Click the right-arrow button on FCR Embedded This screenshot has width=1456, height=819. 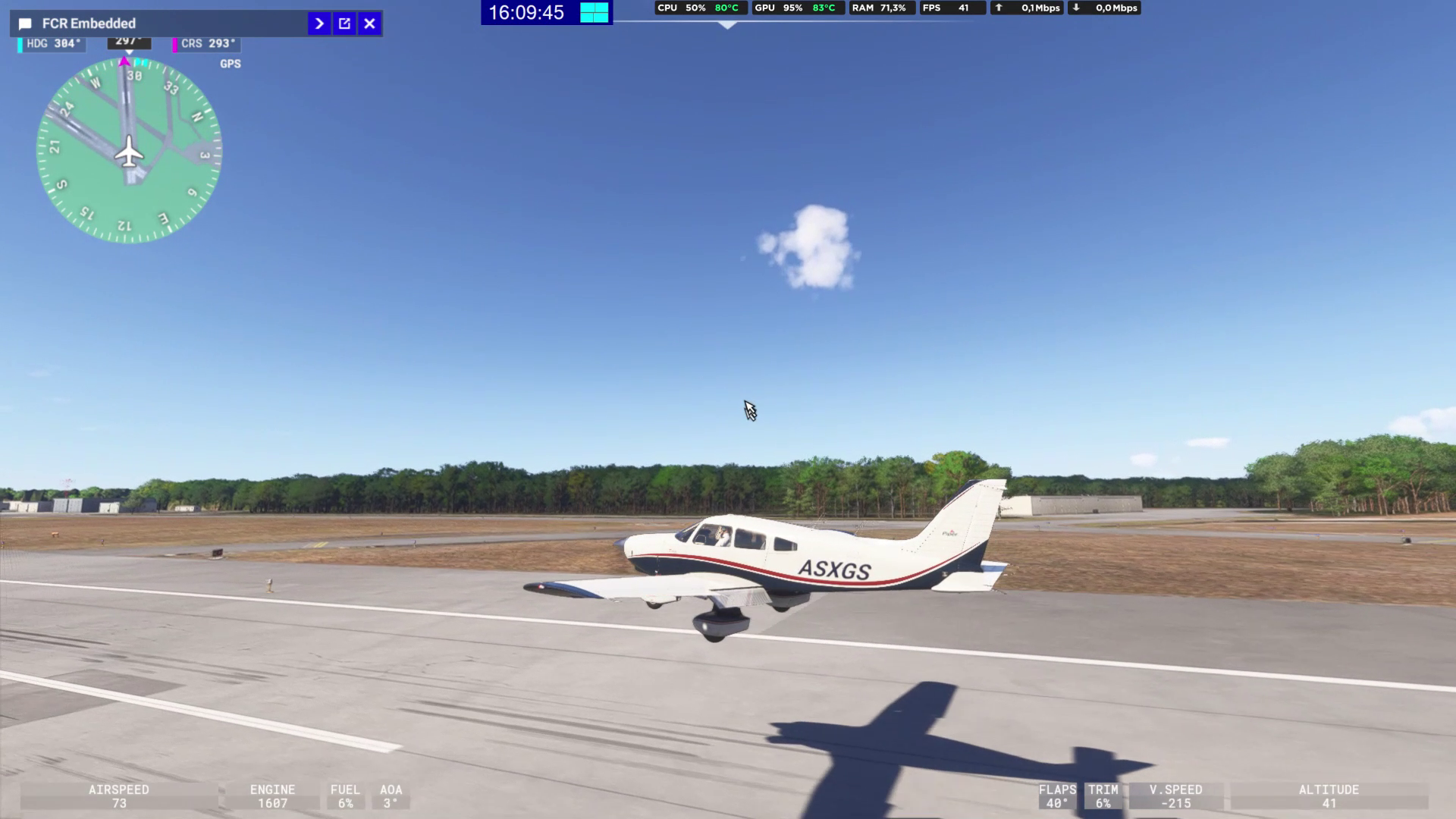coord(319,24)
